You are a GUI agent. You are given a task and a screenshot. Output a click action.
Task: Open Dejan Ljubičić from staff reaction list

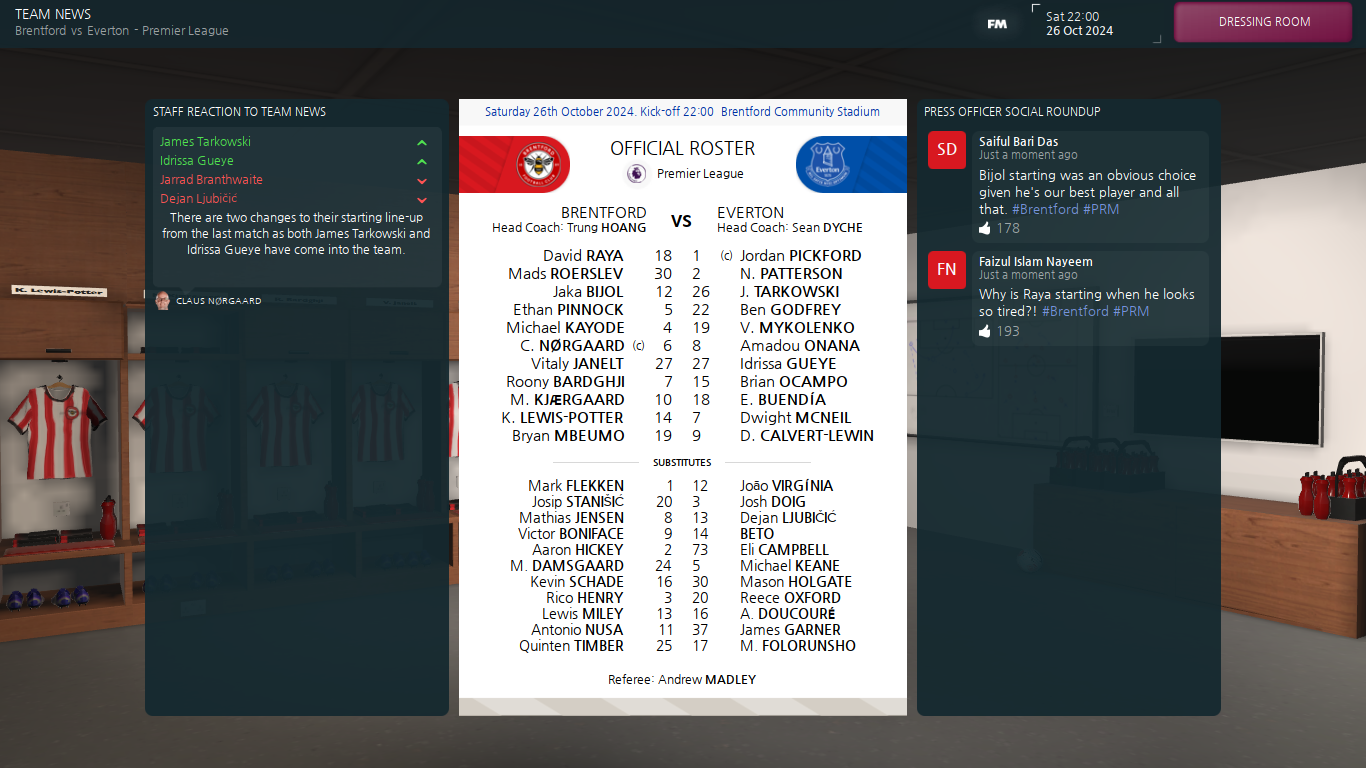click(x=199, y=199)
